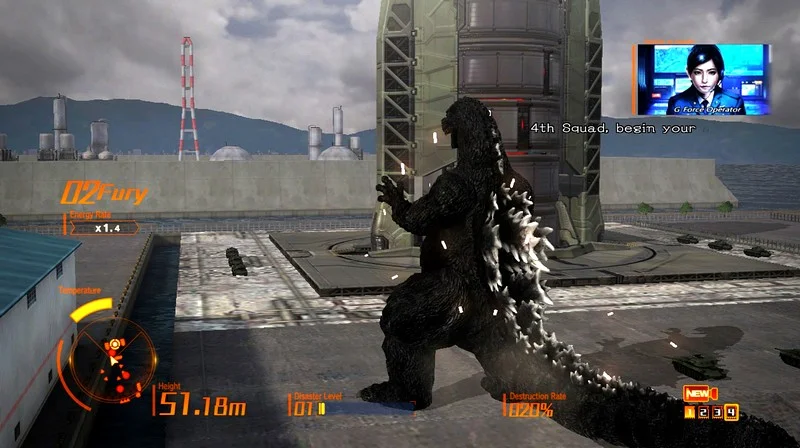Select camera angle 3
Viewport: 800px width, 448px height.
[718, 412]
